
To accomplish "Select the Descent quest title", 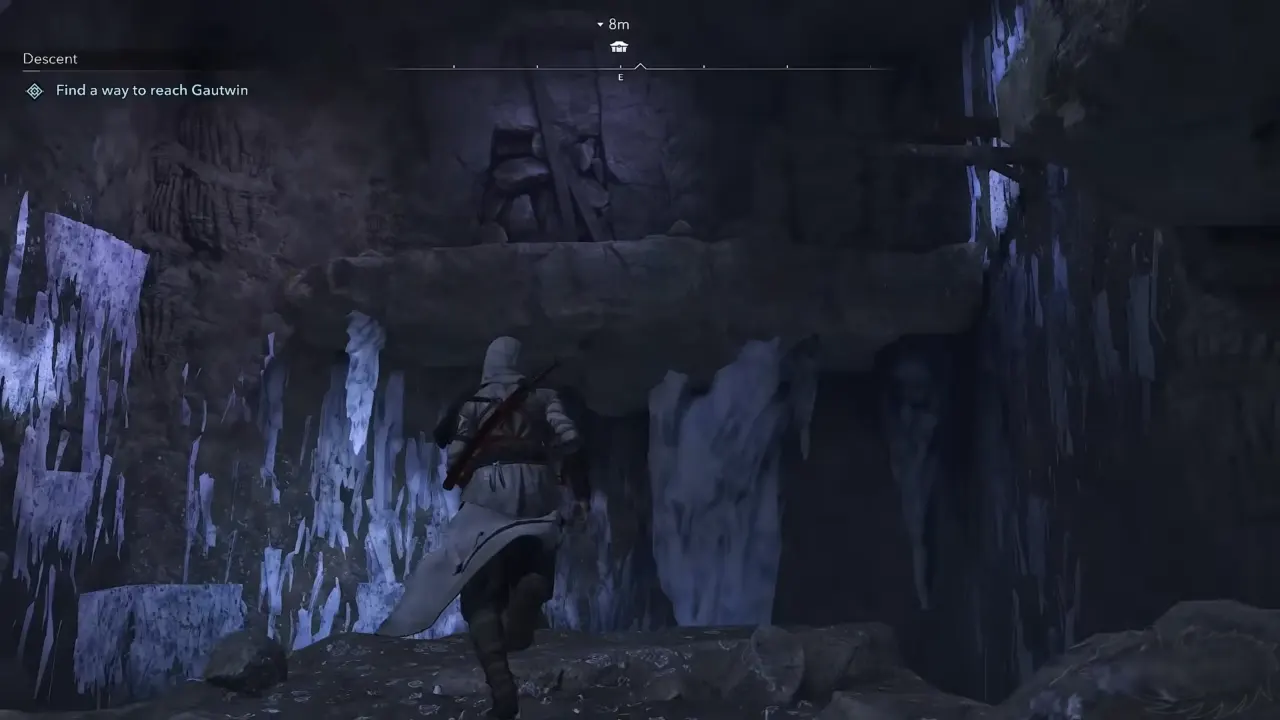I will [49, 58].
